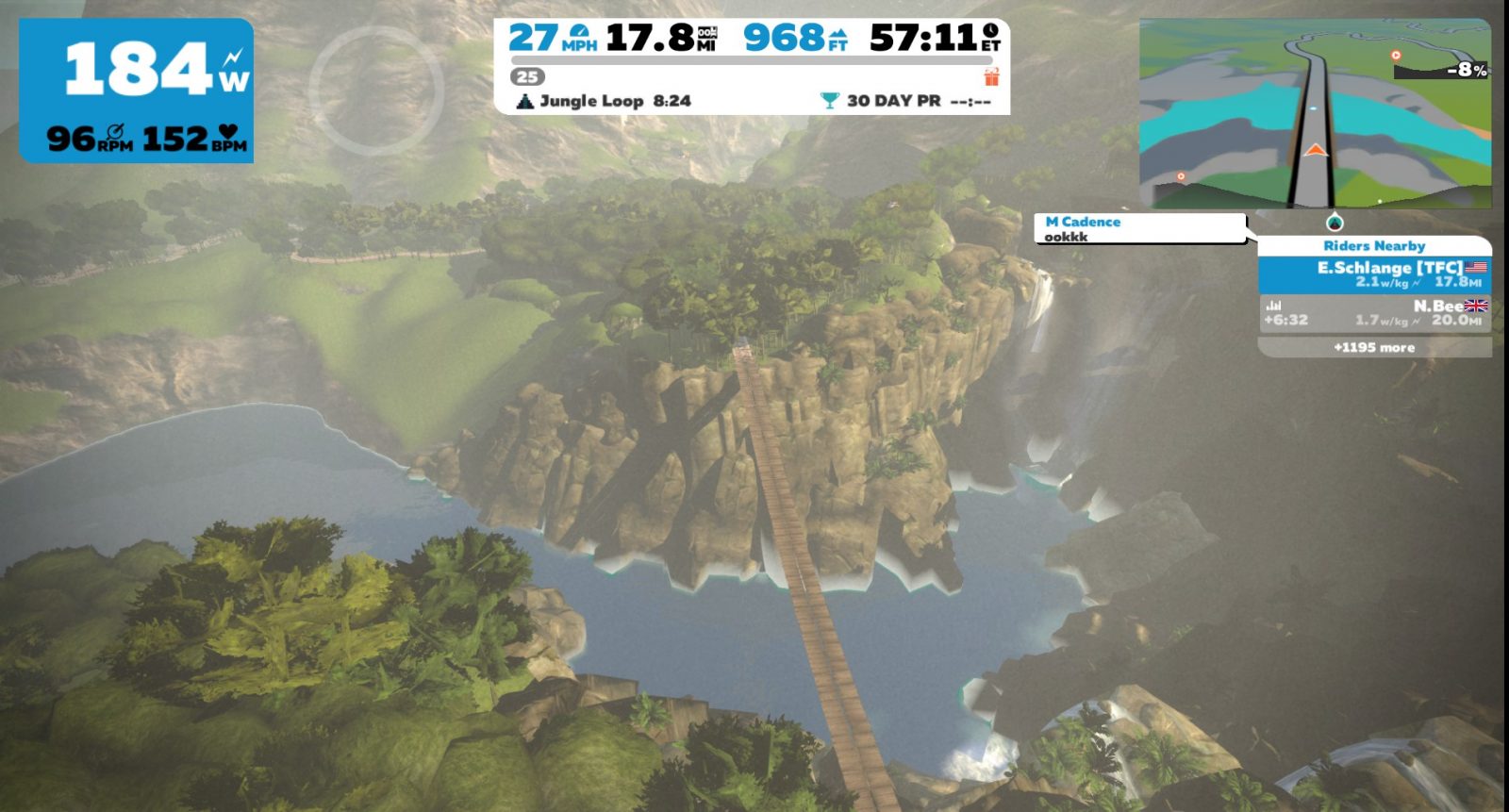Open the M Cadence chat message
This screenshot has height=812, width=1509.
[1139, 229]
